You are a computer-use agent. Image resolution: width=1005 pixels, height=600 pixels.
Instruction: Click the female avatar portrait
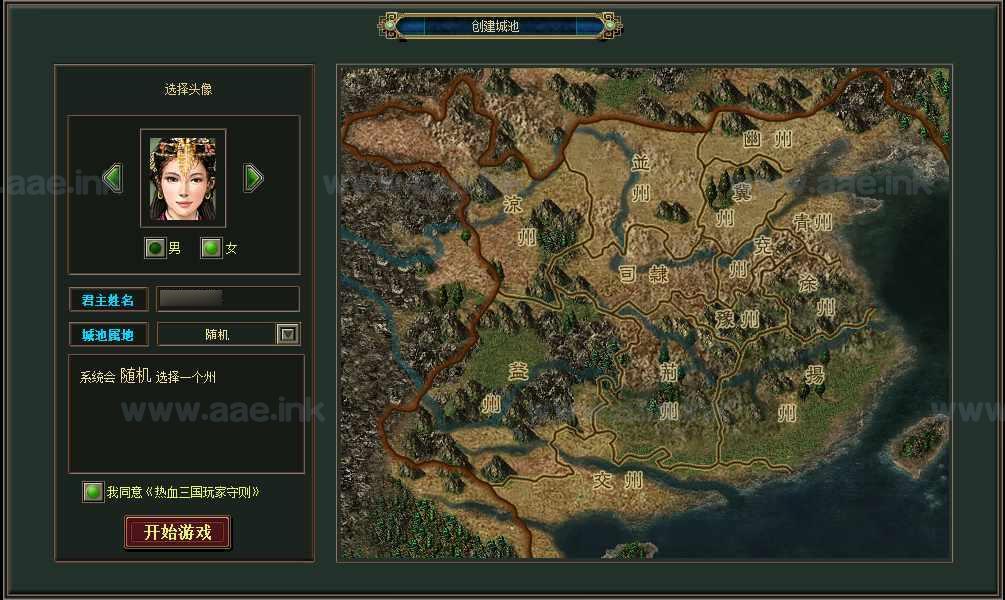pos(183,178)
